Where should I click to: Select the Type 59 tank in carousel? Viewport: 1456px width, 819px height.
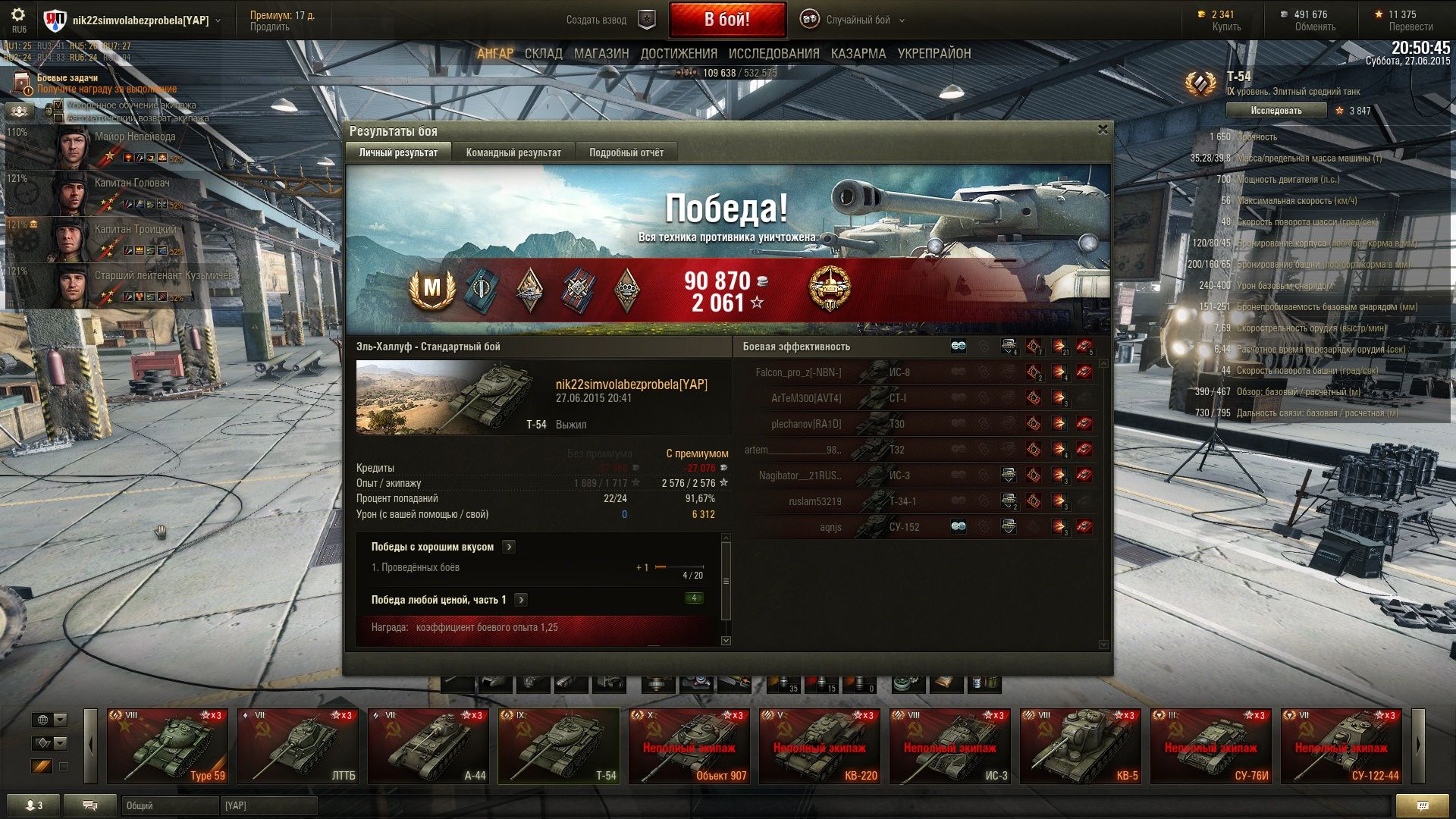point(168,745)
